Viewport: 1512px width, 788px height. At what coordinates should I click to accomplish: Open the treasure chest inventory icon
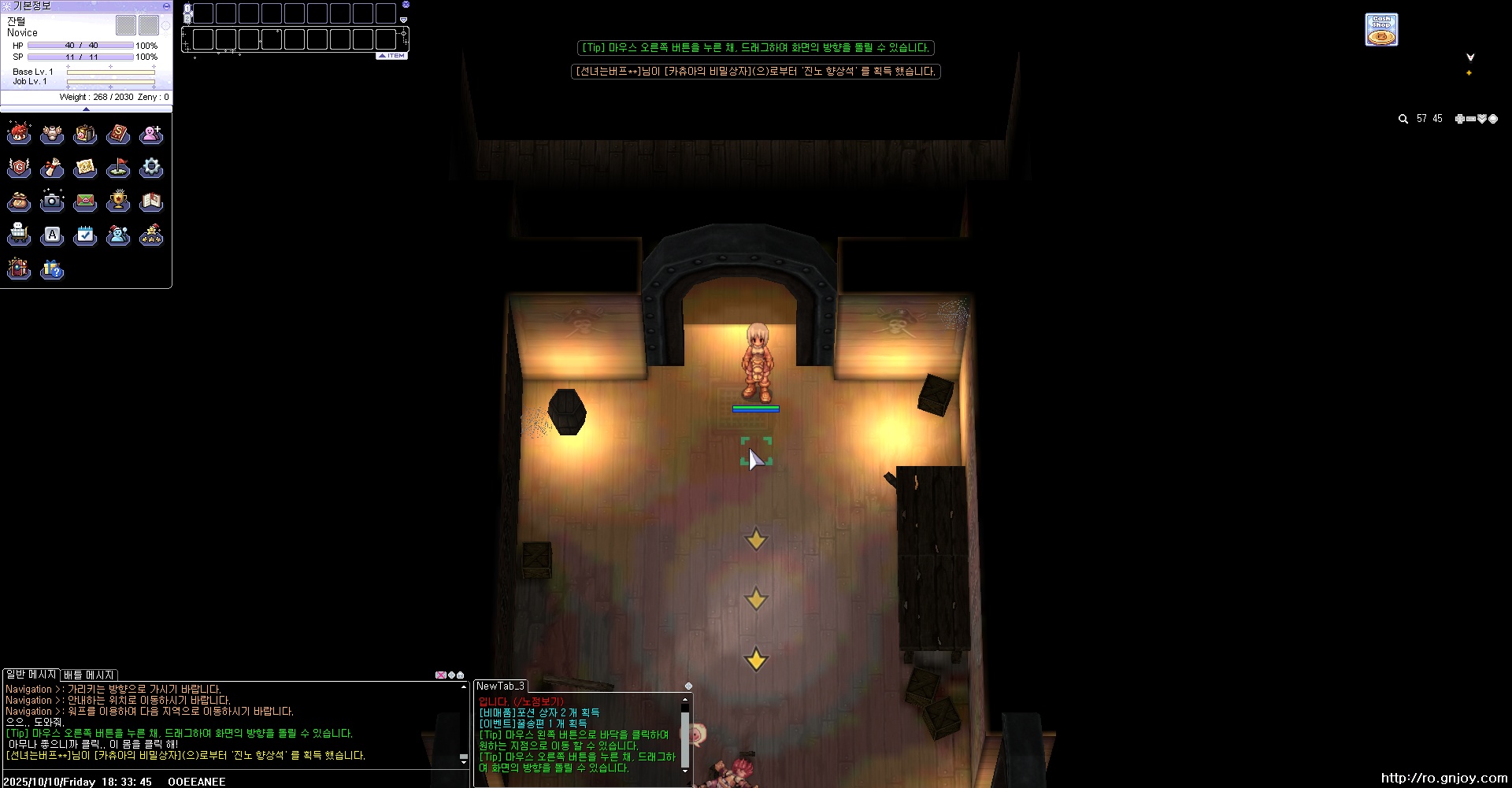pos(85,135)
